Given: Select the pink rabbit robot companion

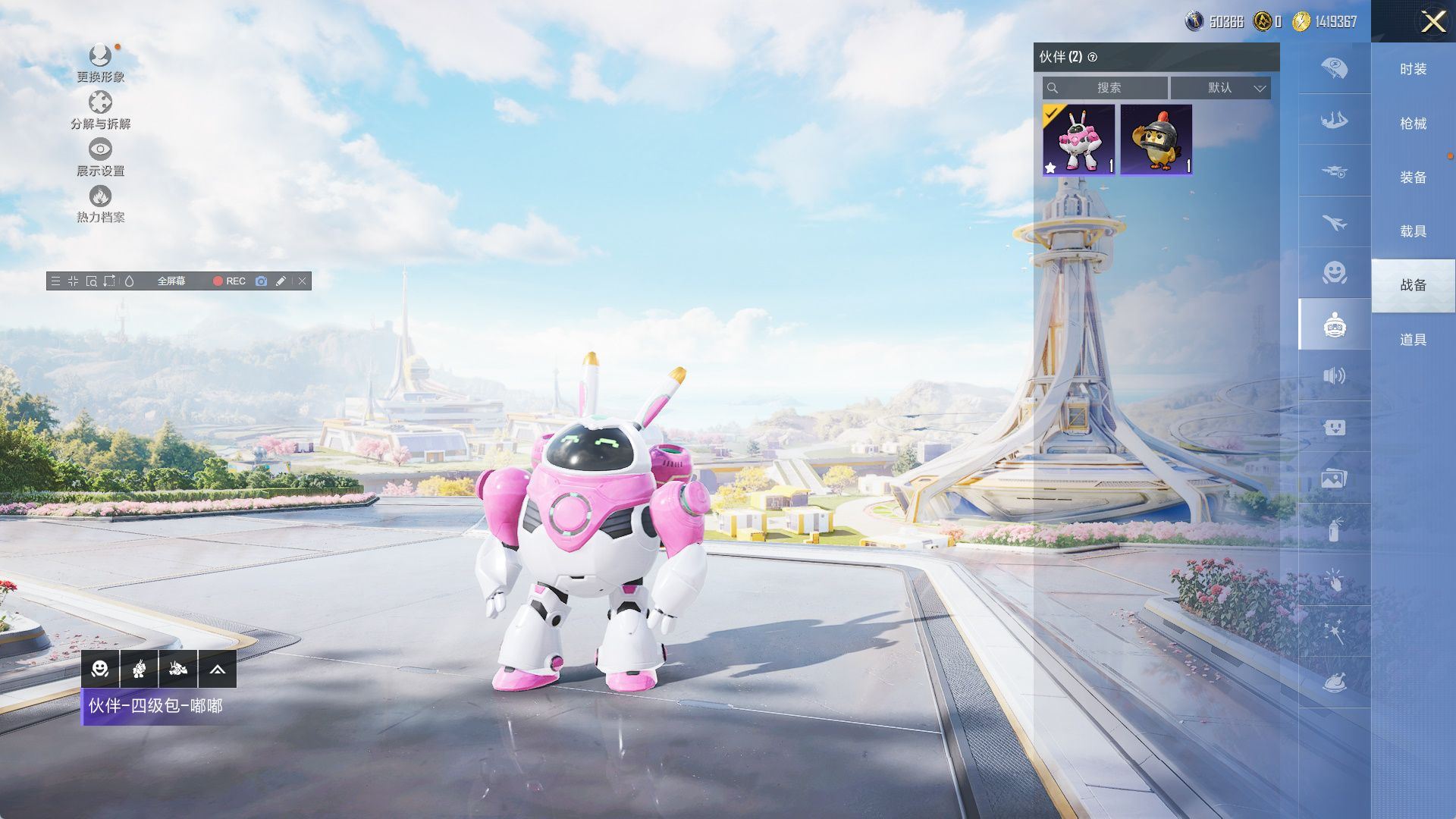Looking at the screenshot, I should (x=1078, y=140).
